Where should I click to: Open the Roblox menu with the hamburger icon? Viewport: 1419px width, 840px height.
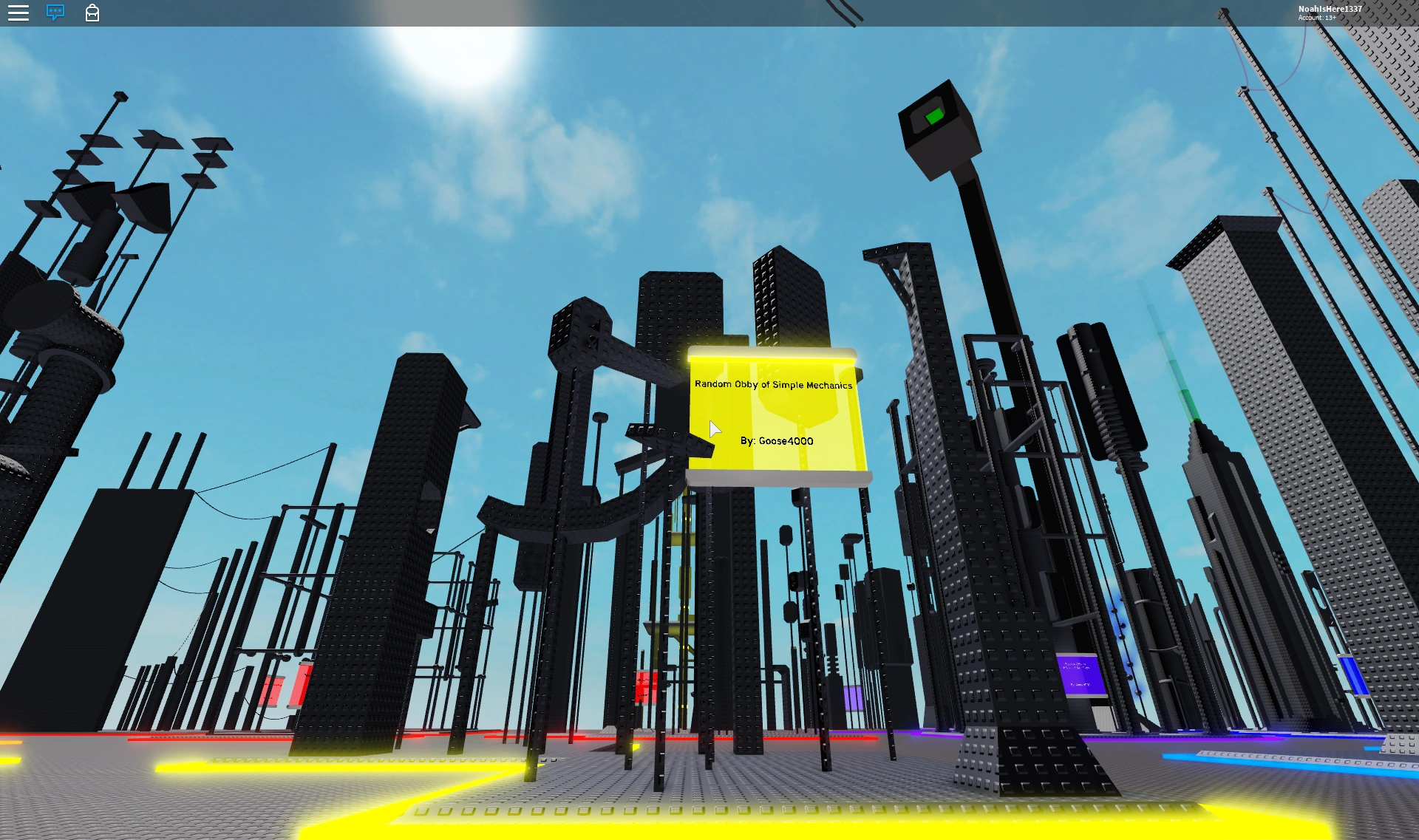pos(18,13)
